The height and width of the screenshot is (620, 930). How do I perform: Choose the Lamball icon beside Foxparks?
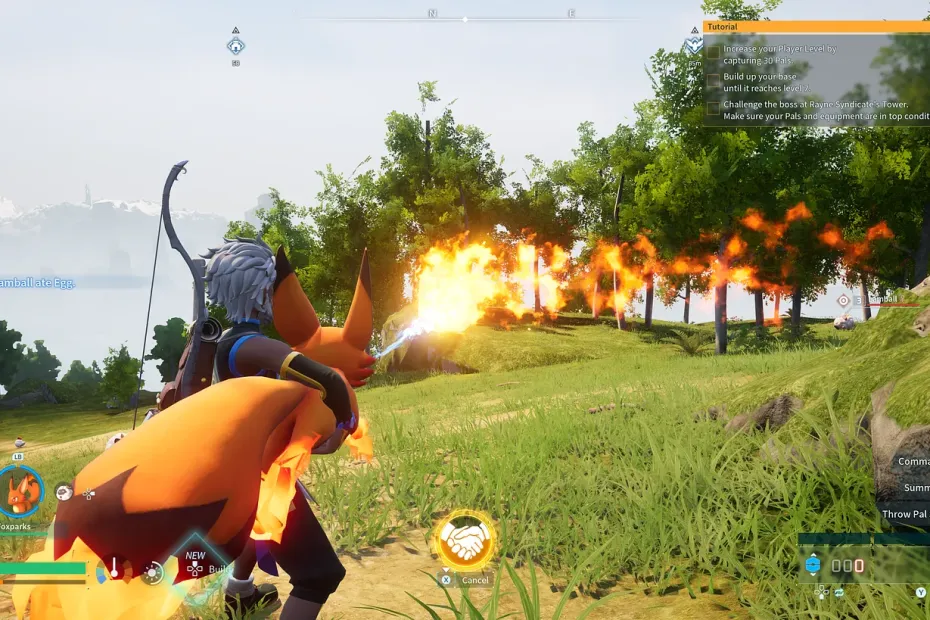[x=63, y=492]
